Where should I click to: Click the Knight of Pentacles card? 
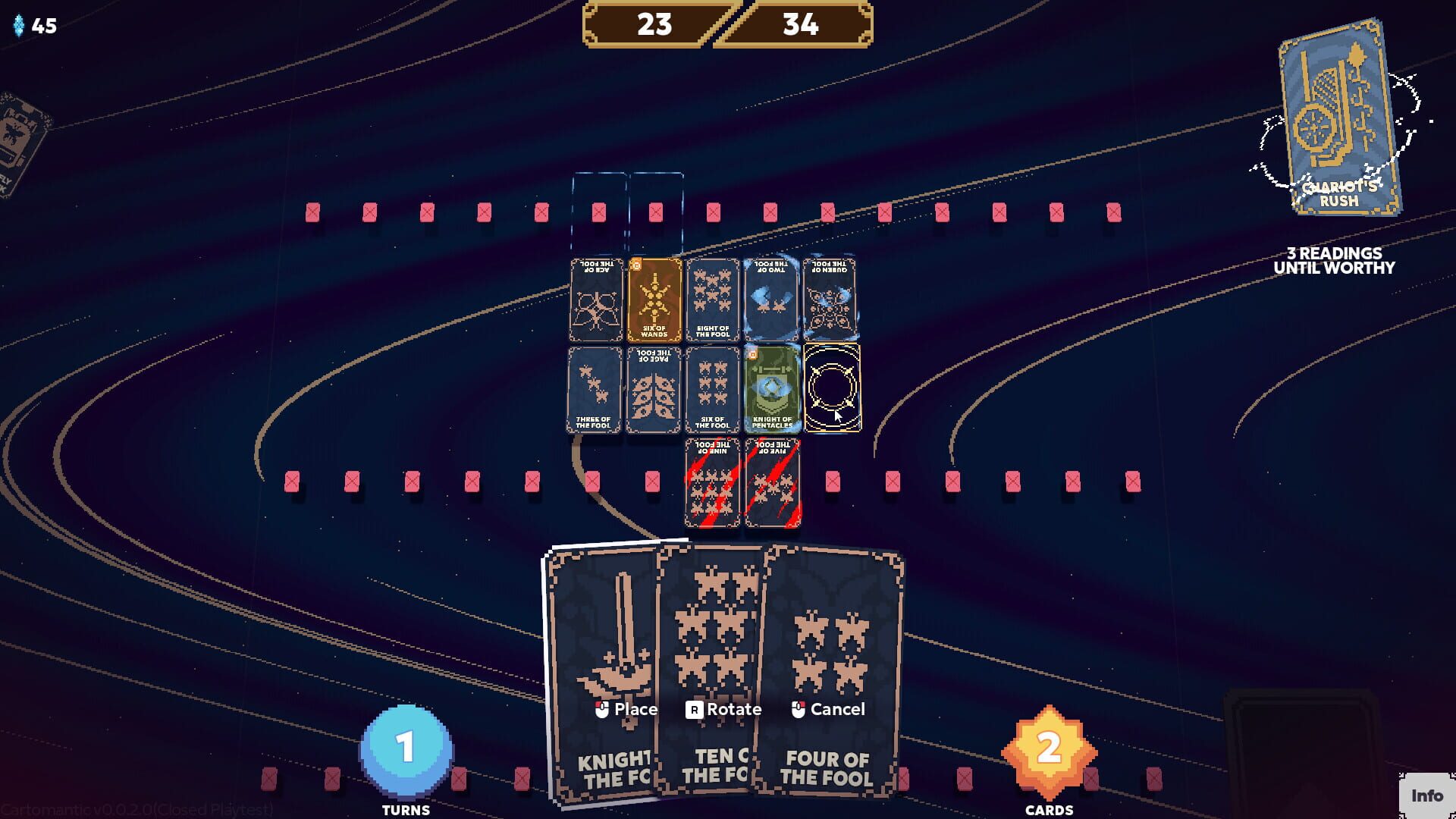772,391
